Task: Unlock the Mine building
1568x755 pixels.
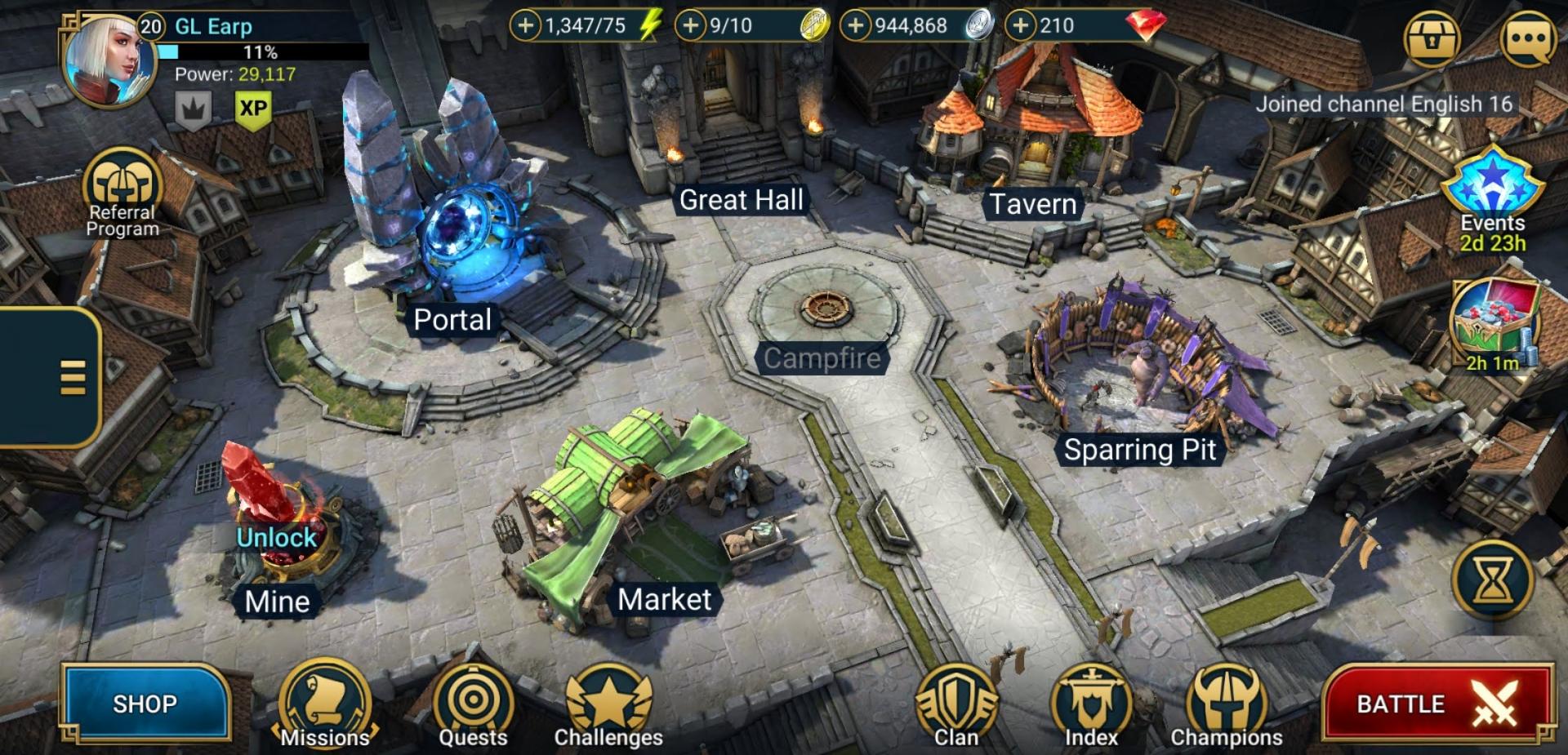Action: click(x=274, y=537)
